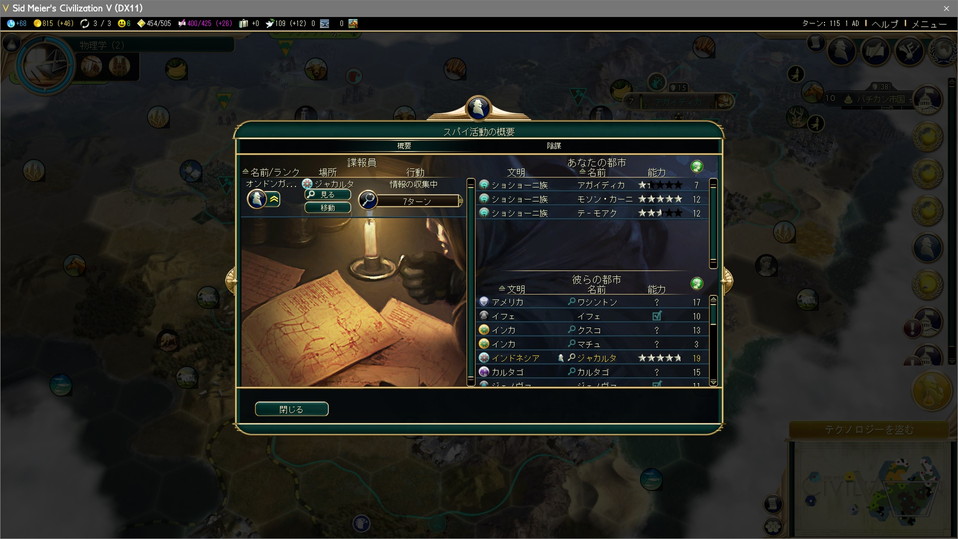Pick the クスコ city row

click(594, 330)
